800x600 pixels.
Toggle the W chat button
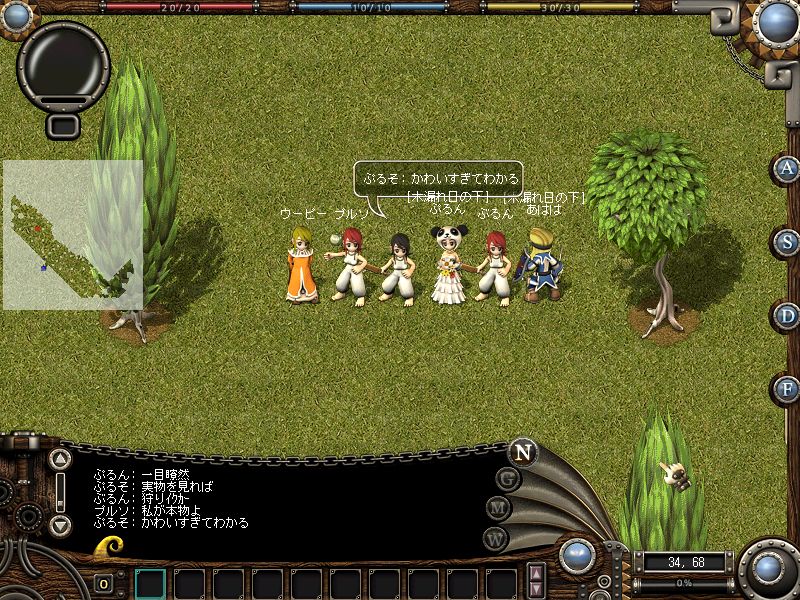[495, 538]
